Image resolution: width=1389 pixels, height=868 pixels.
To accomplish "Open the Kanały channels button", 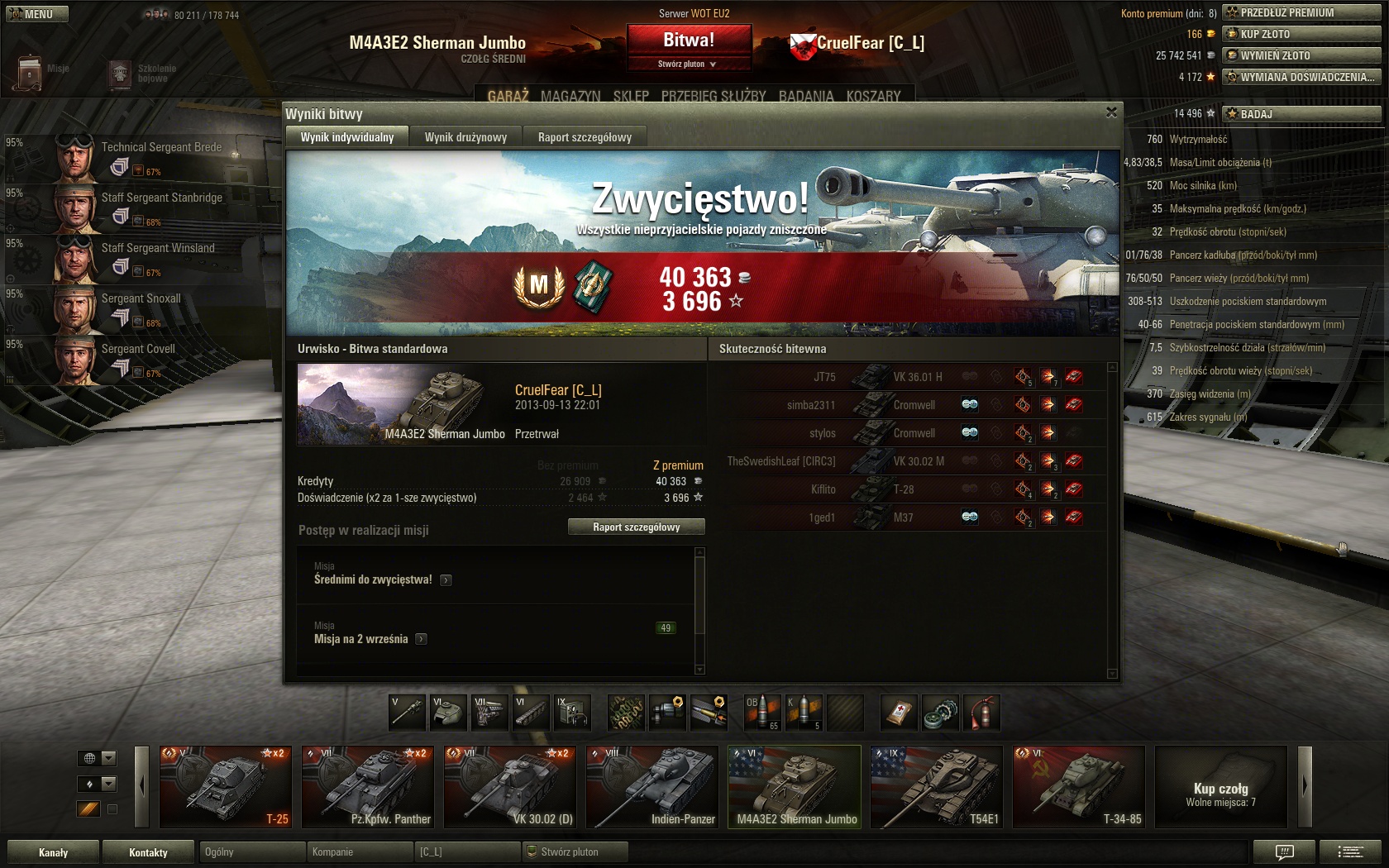I will click(54, 852).
